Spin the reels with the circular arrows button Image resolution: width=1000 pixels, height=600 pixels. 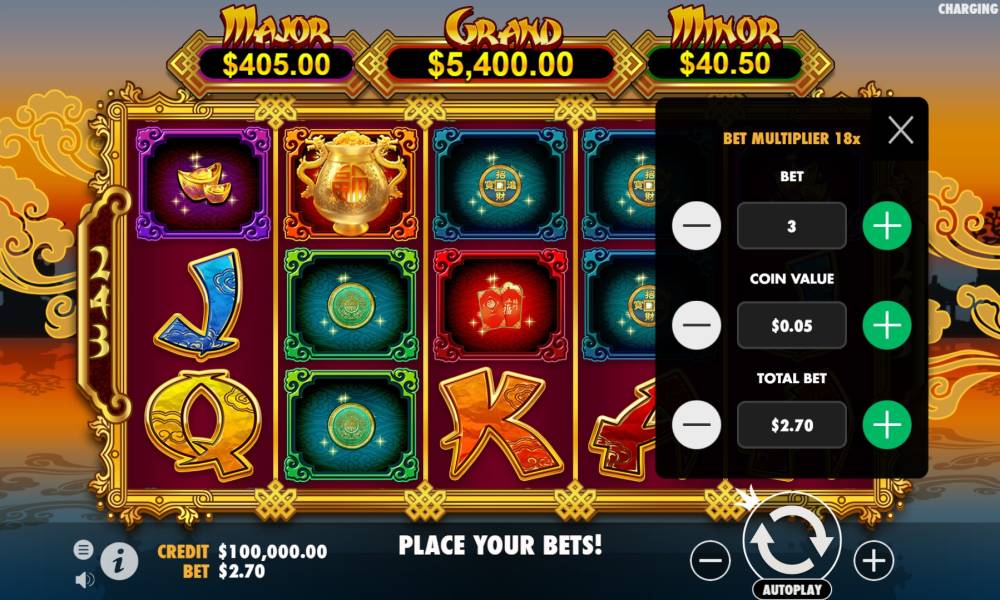792,538
